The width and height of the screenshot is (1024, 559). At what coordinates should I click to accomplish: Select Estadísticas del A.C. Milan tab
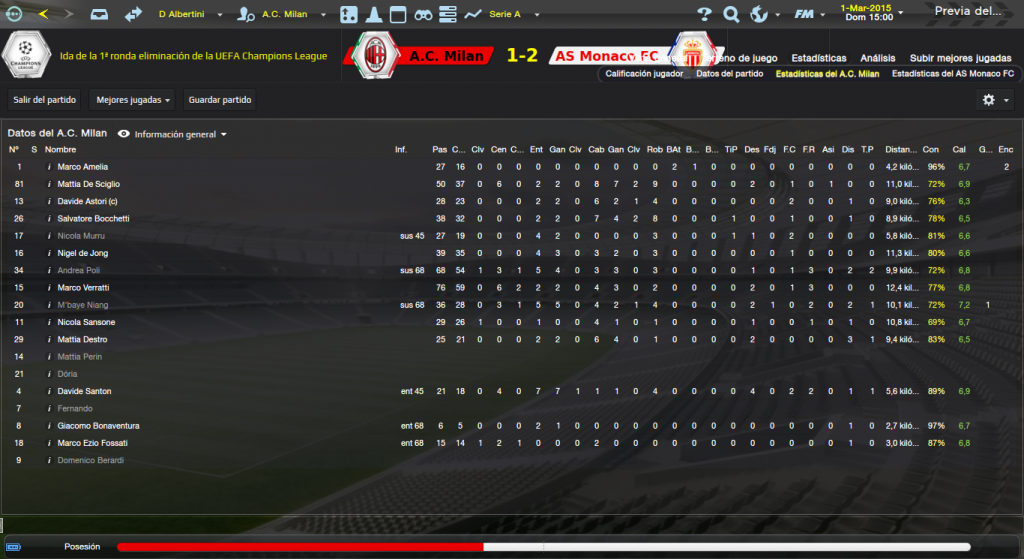pos(827,74)
